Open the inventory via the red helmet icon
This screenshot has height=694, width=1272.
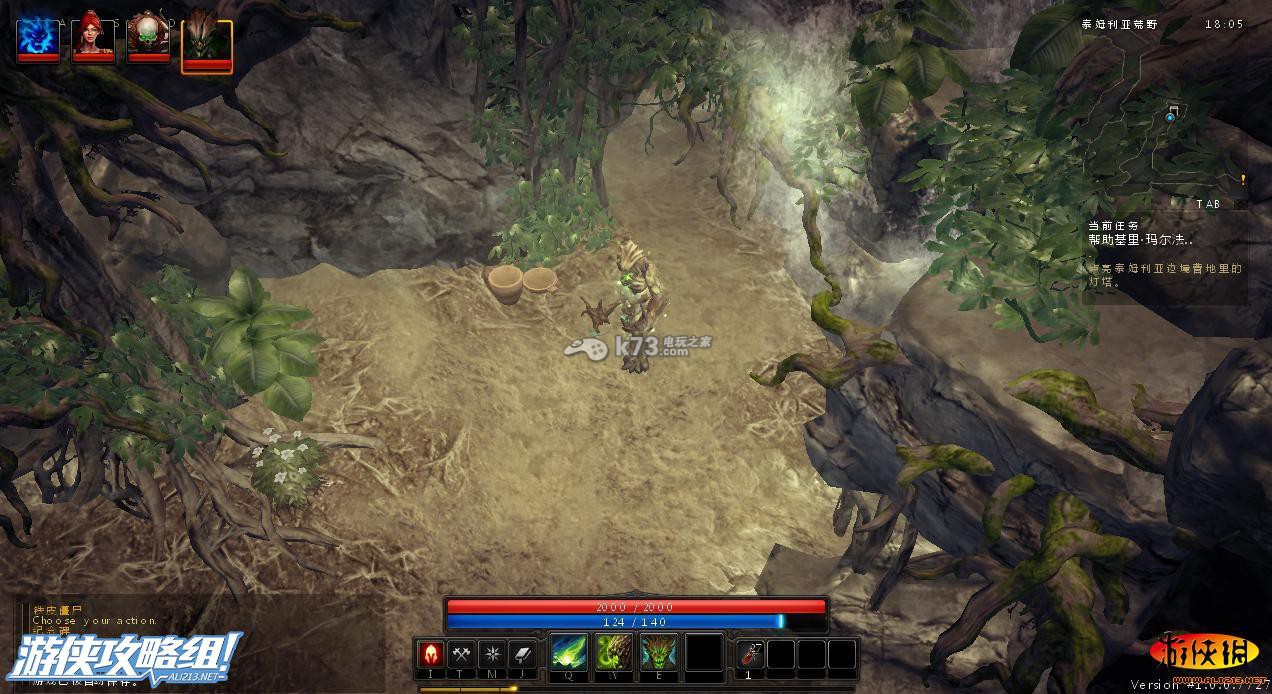pos(431,654)
